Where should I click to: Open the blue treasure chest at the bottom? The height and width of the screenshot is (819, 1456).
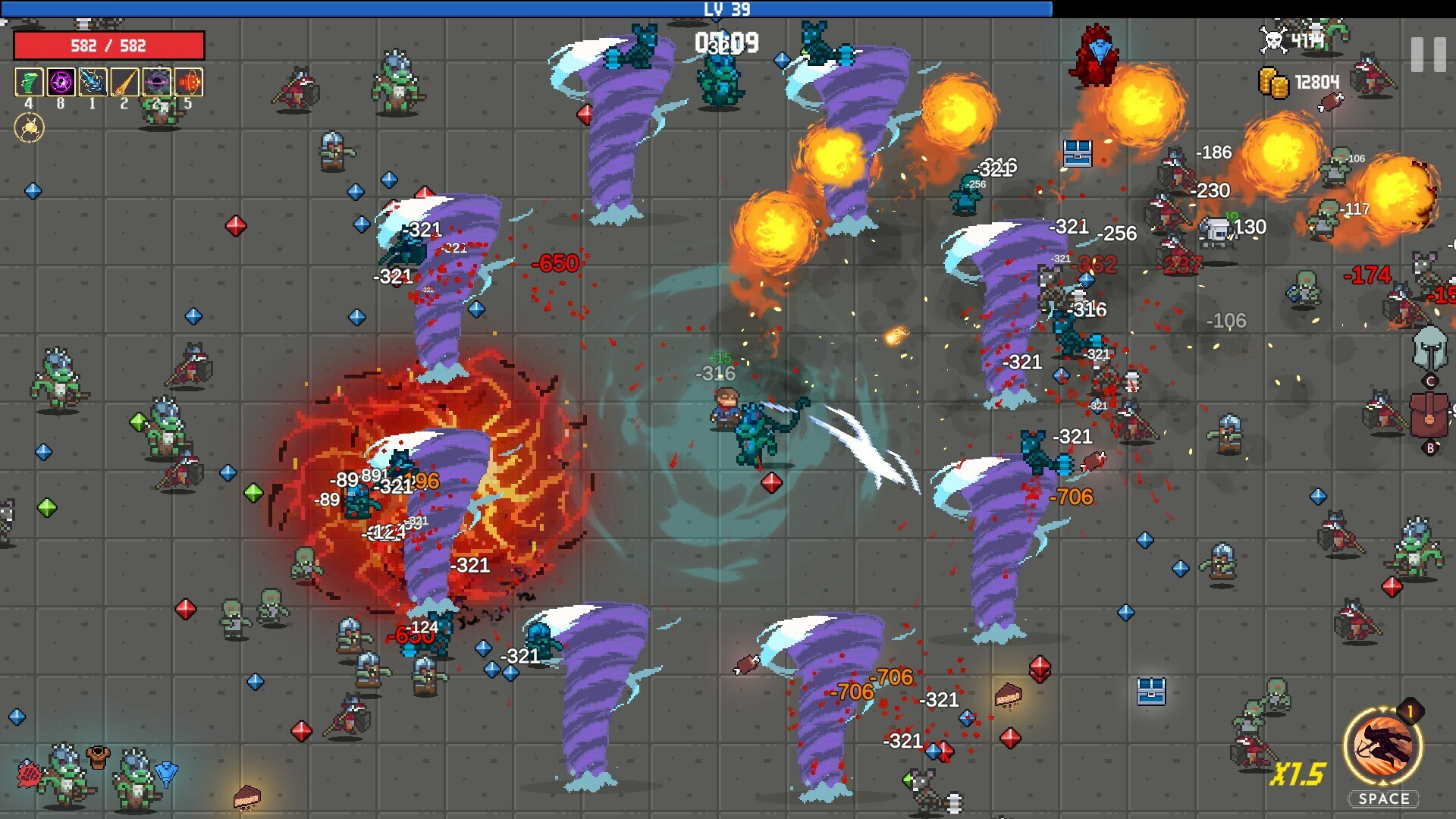point(1153,690)
